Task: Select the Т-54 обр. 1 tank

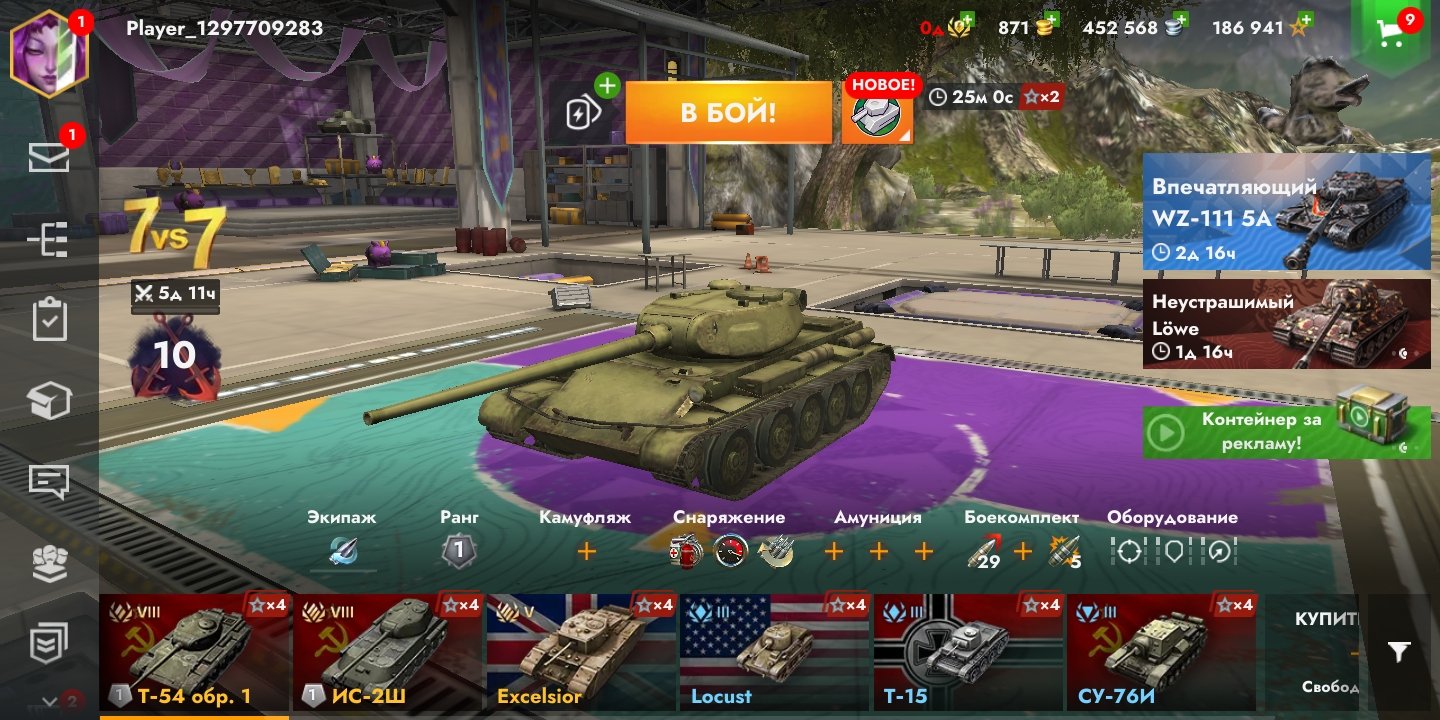Action: pos(194,652)
